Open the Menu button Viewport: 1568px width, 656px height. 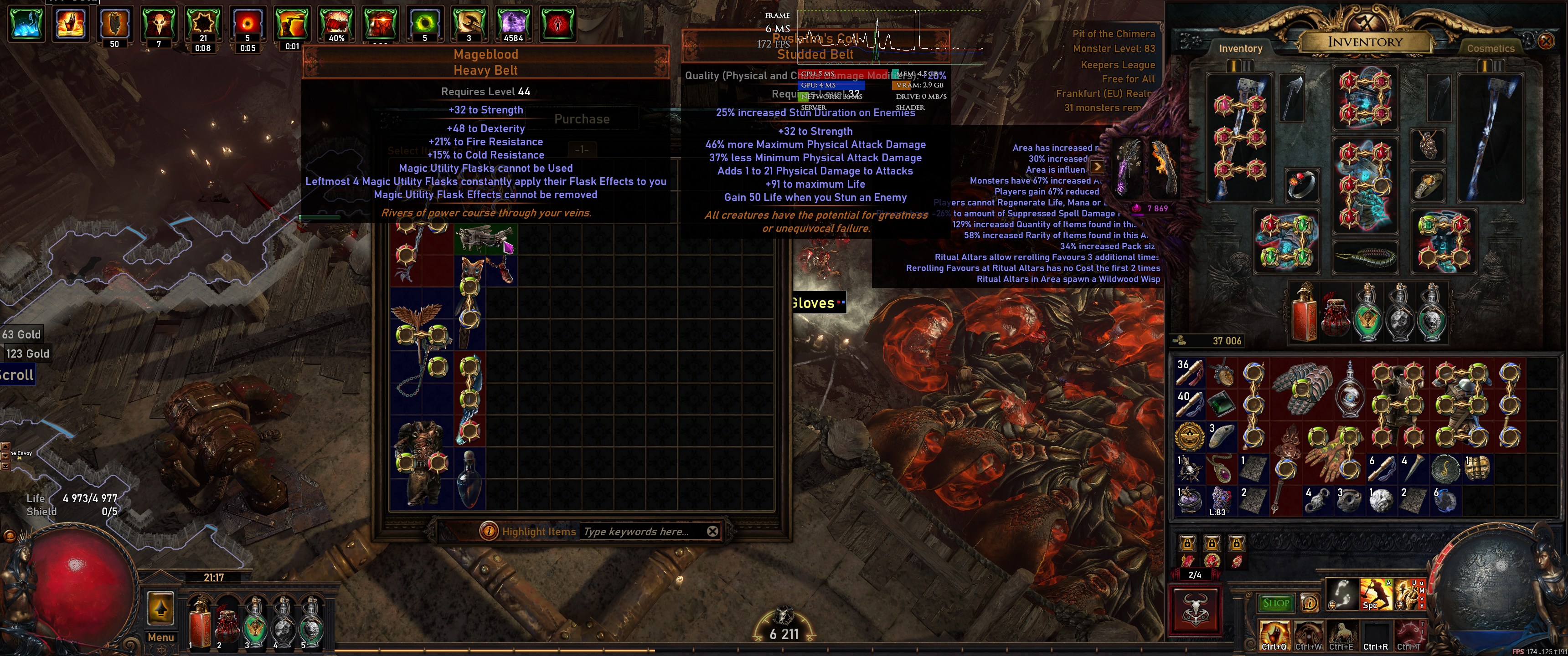[x=161, y=637]
